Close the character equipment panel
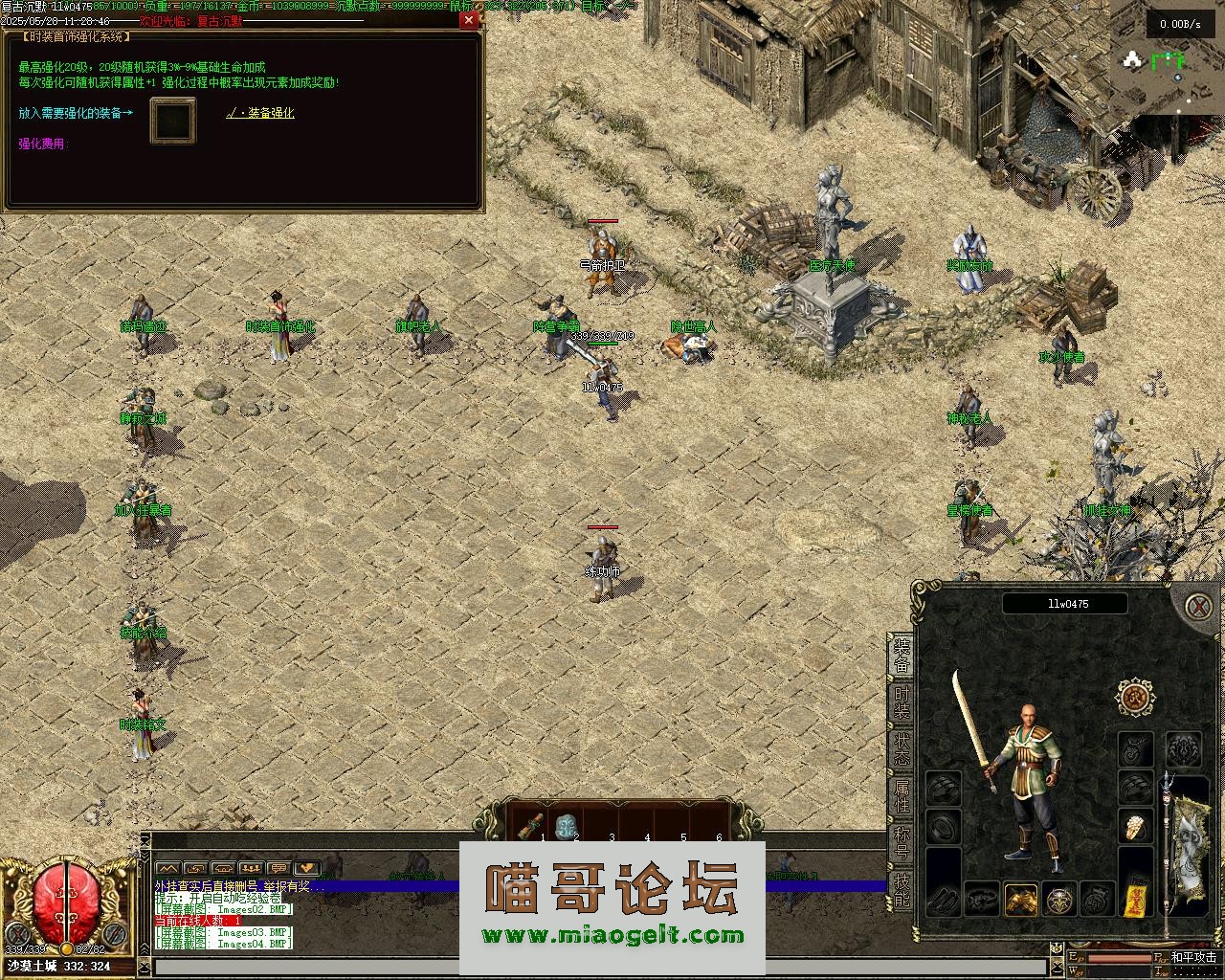The height and width of the screenshot is (980, 1225). coord(1196,607)
